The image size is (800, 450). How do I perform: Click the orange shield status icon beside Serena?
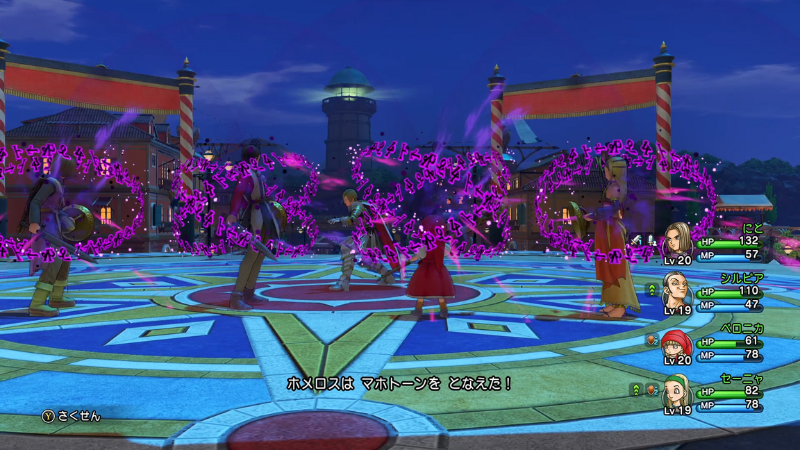click(x=649, y=389)
